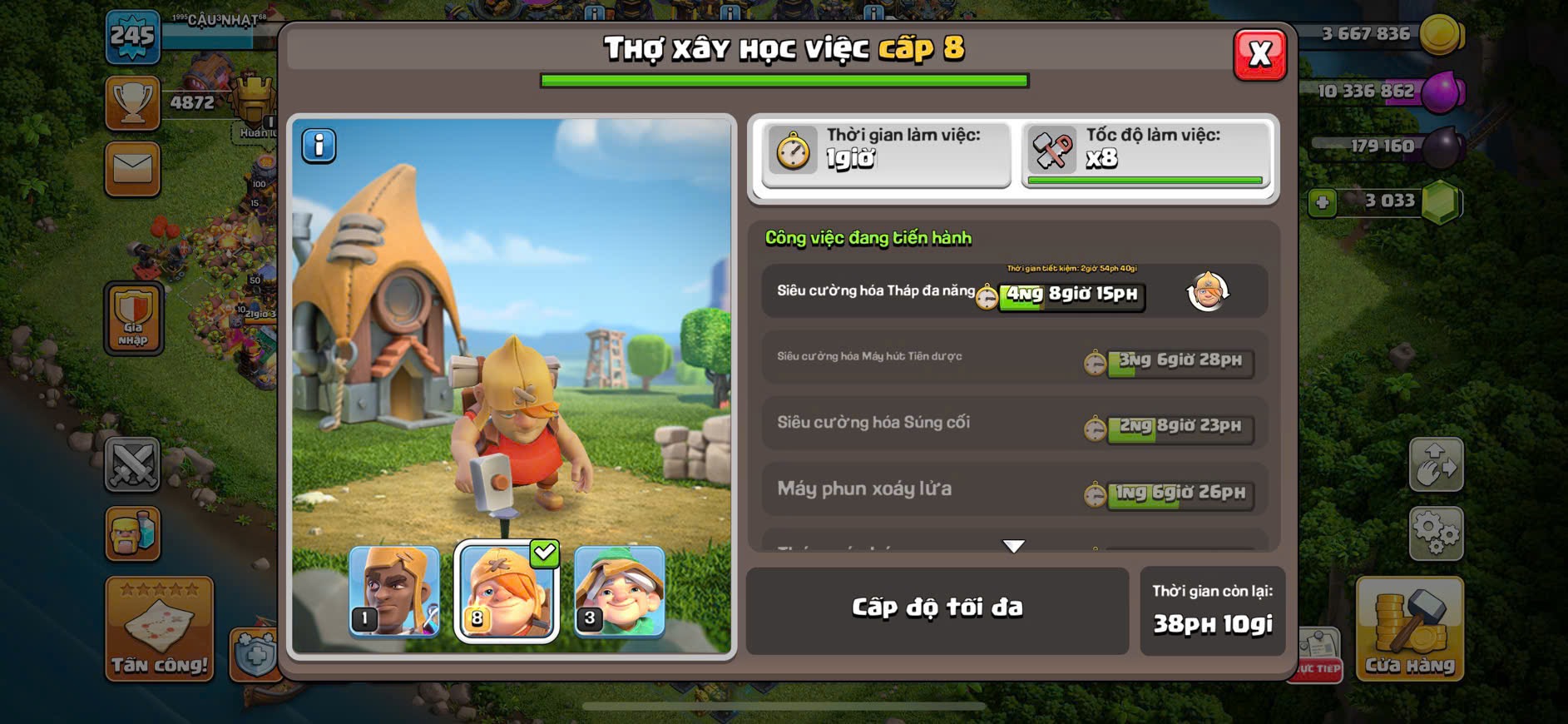
Task: Choose the level 3 Alchemist helper portrait
Action: [619, 591]
